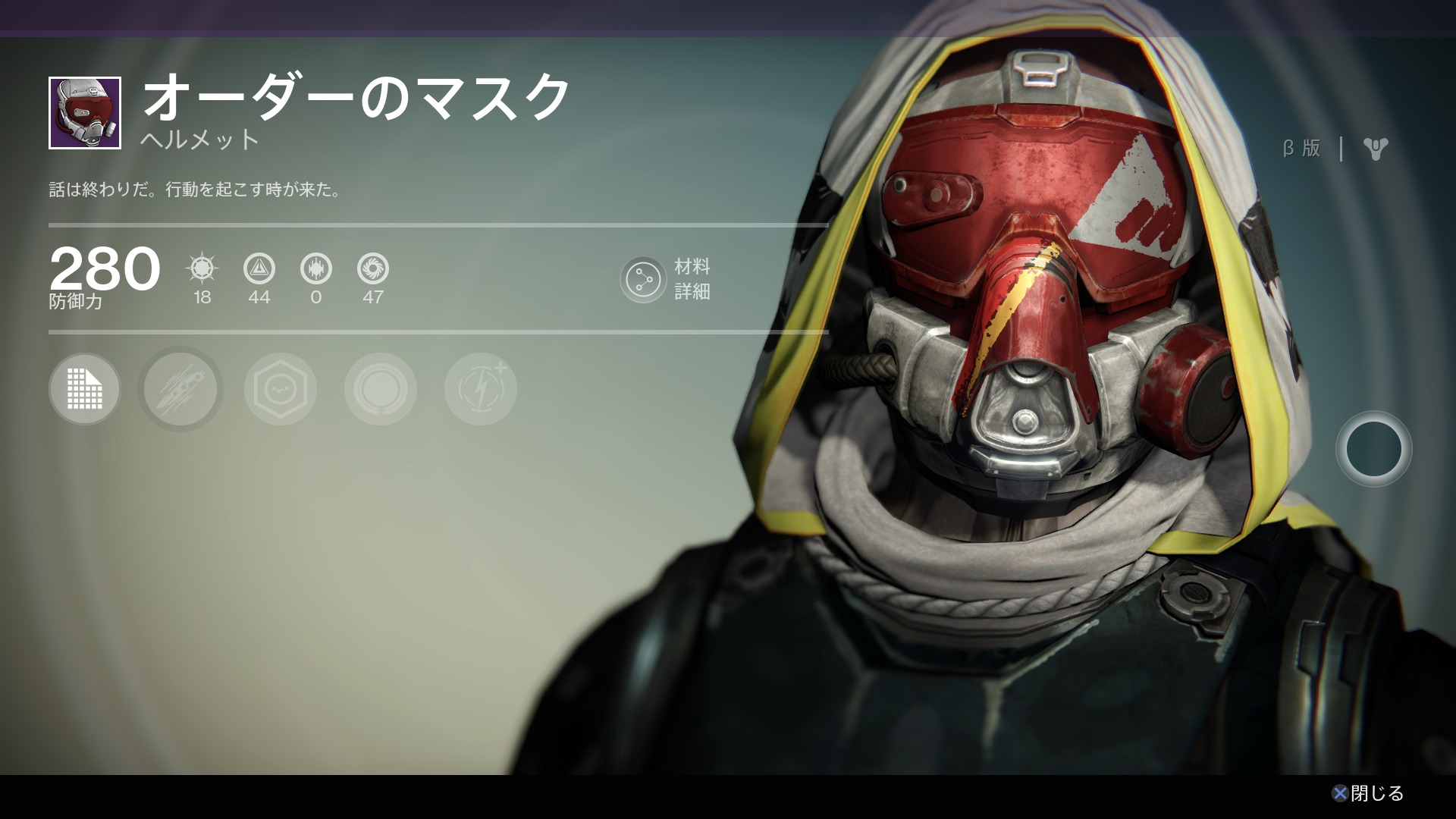Activate the hexagon-shaped perk node
This screenshot has height=819, width=1456.
pyautogui.click(x=281, y=389)
